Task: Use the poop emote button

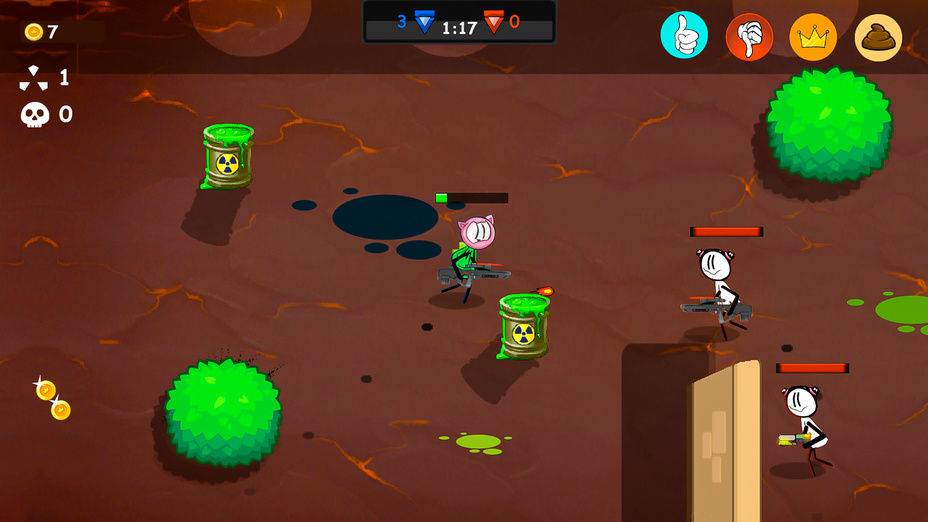Action: [x=878, y=37]
